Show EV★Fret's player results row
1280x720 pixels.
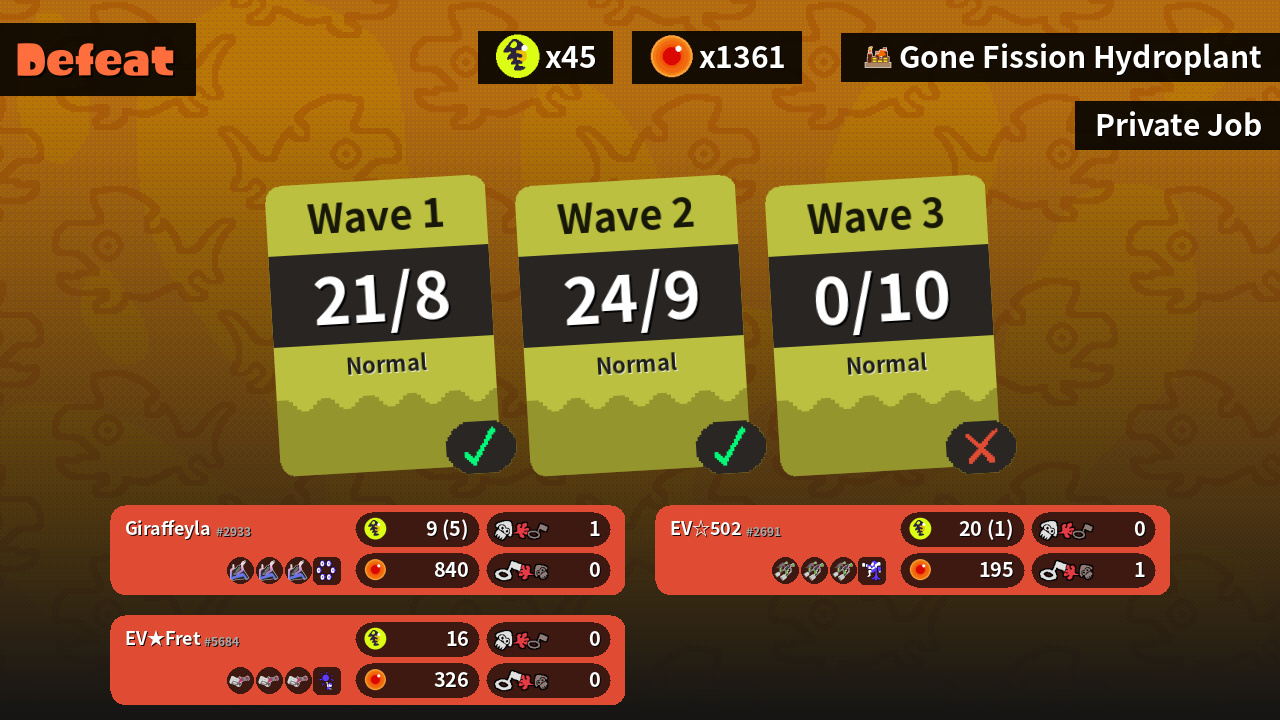[x=367, y=660]
